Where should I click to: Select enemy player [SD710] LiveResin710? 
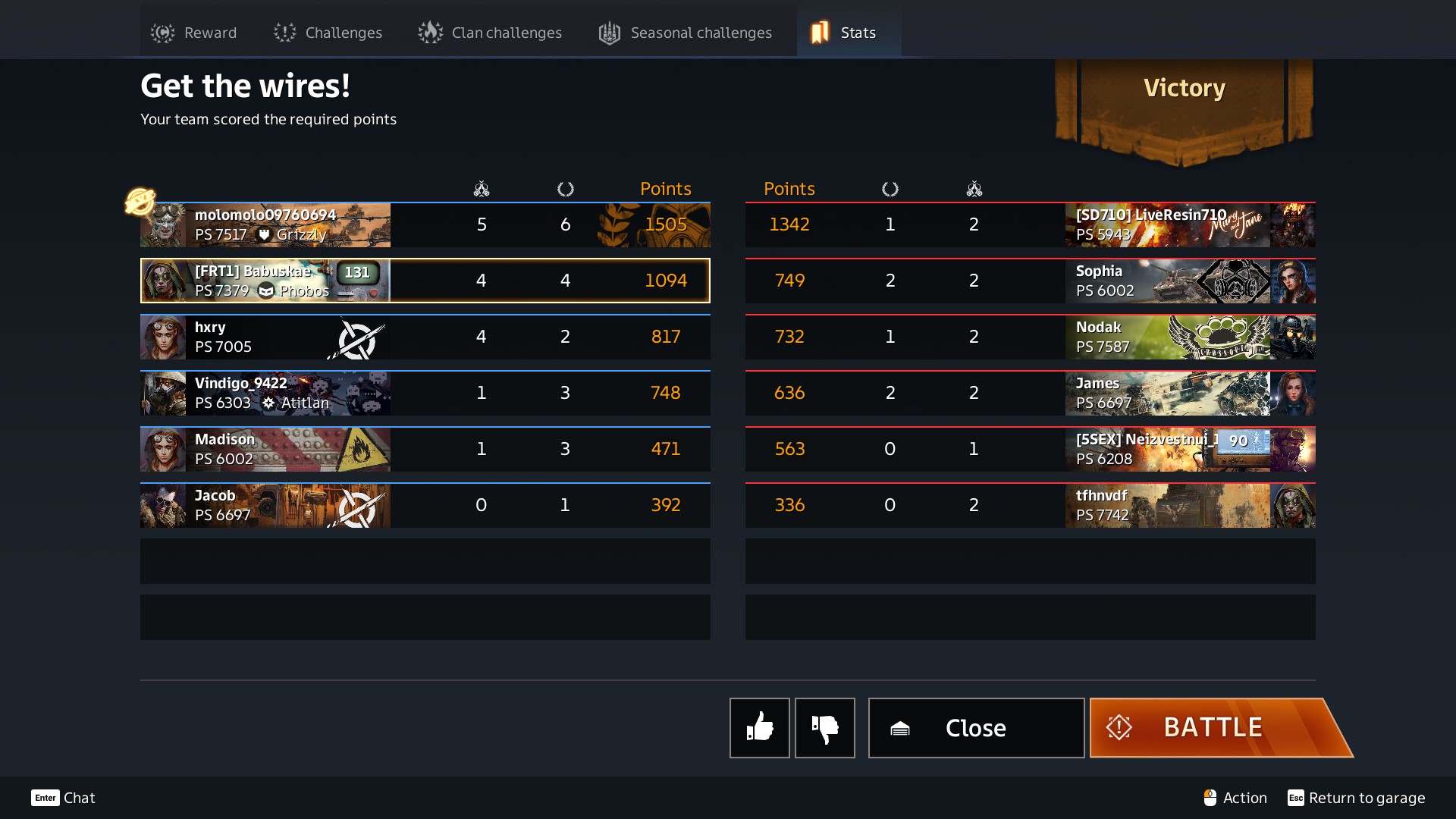tap(1030, 225)
